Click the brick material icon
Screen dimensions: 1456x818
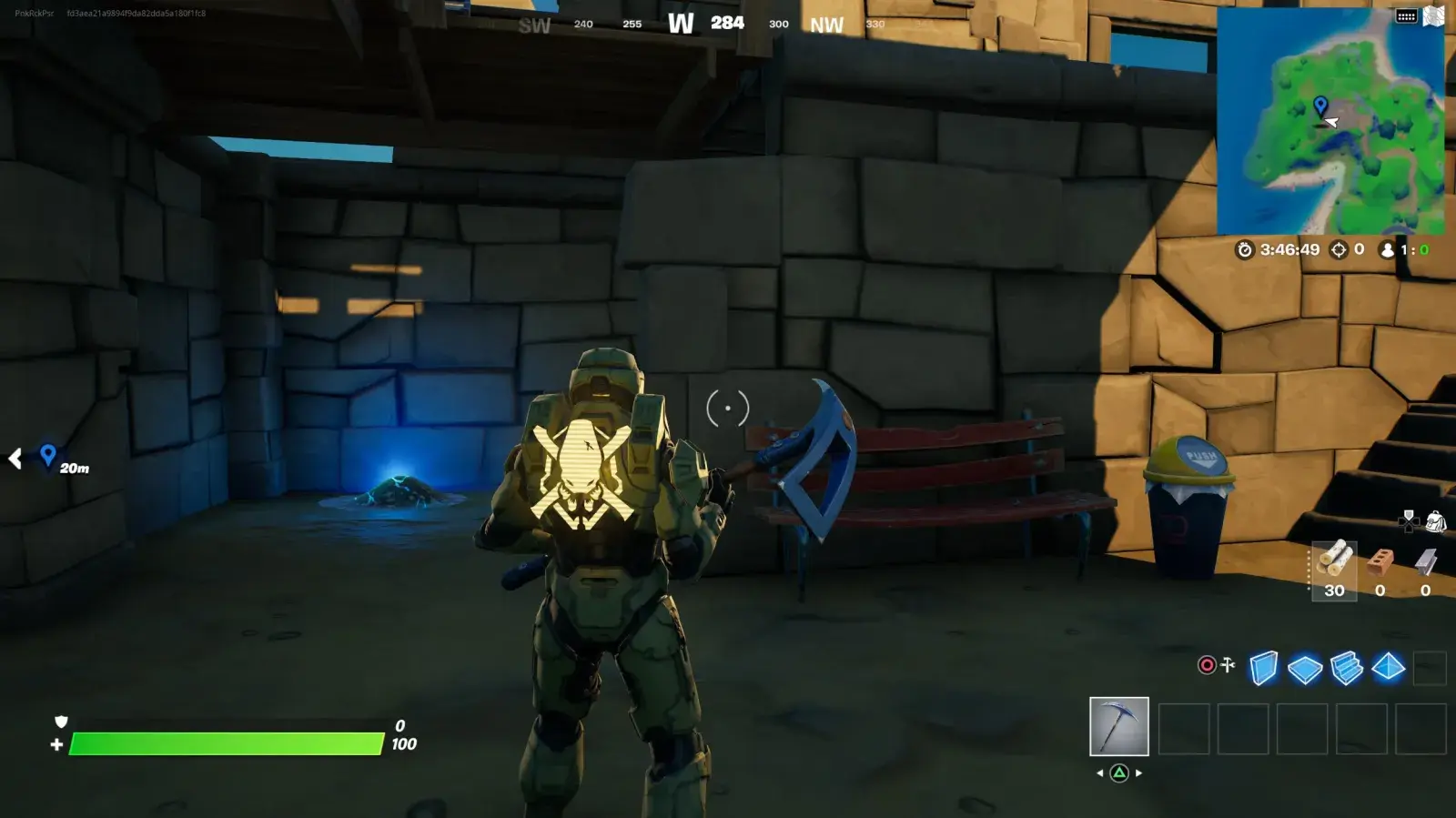click(x=1380, y=562)
